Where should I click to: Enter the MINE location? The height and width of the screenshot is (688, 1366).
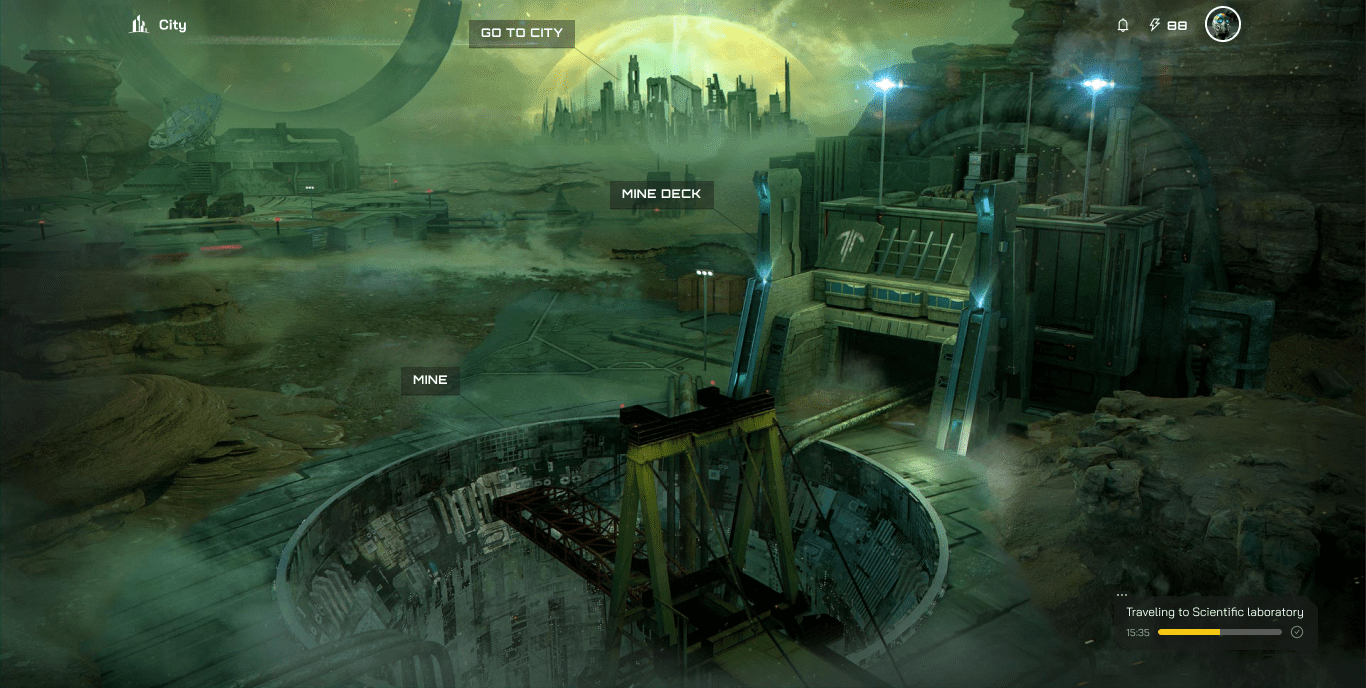pos(430,380)
